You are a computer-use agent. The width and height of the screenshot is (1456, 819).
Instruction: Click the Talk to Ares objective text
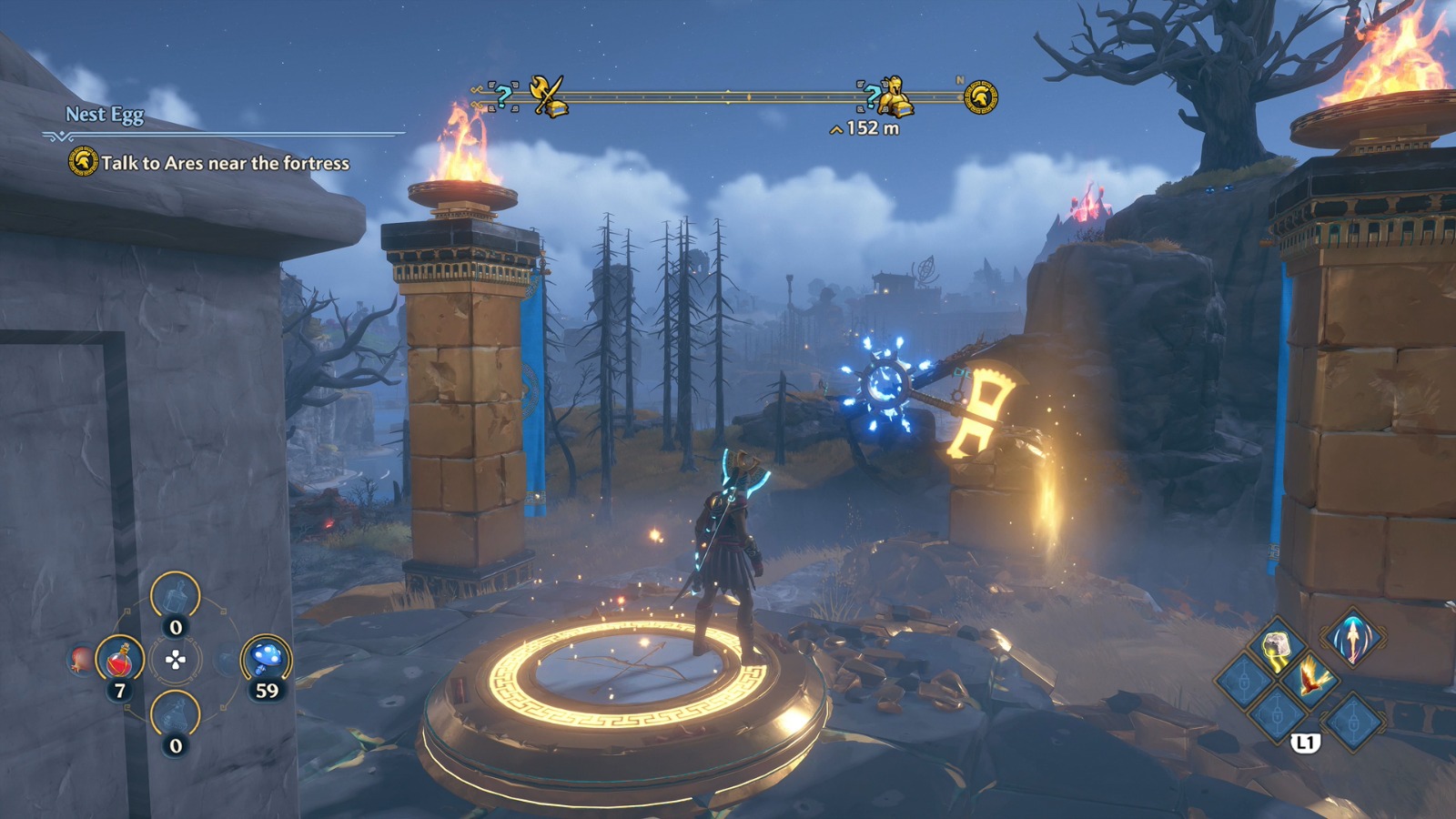(x=227, y=161)
